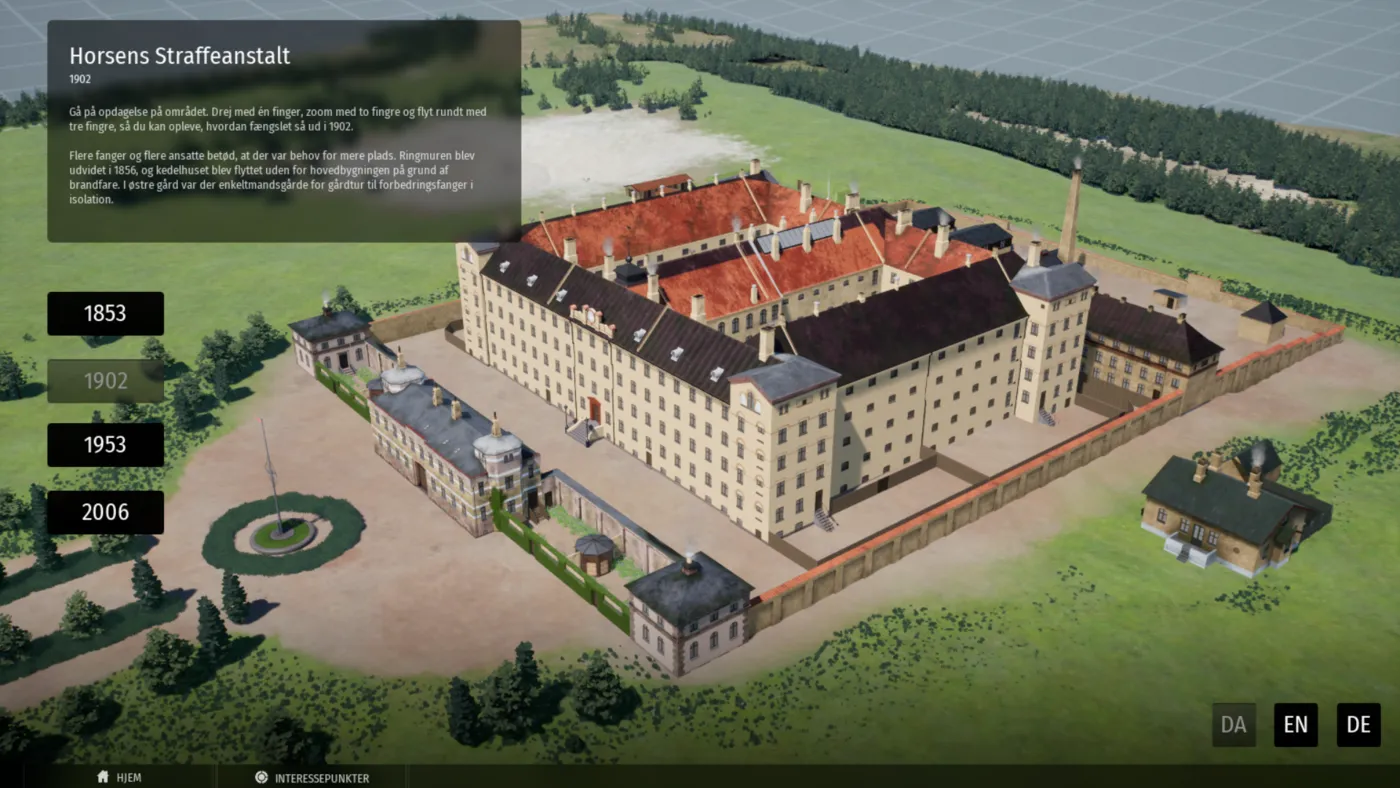This screenshot has height=788, width=1400.
Task: Open the Interessepunkter list
Action: point(312,777)
